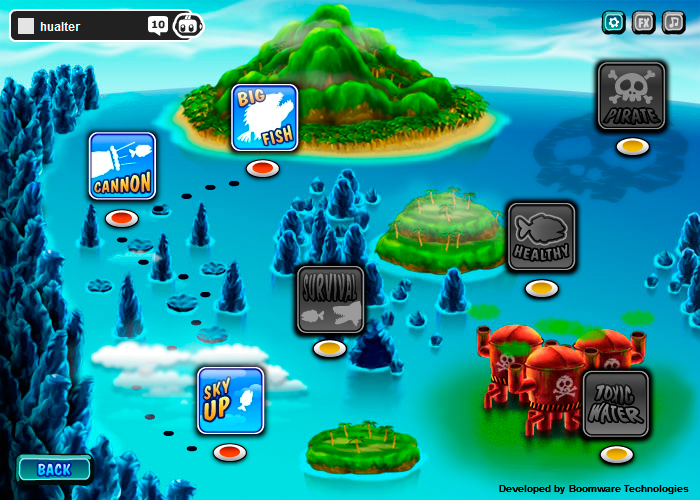Open the hualter player profile

click(60, 27)
